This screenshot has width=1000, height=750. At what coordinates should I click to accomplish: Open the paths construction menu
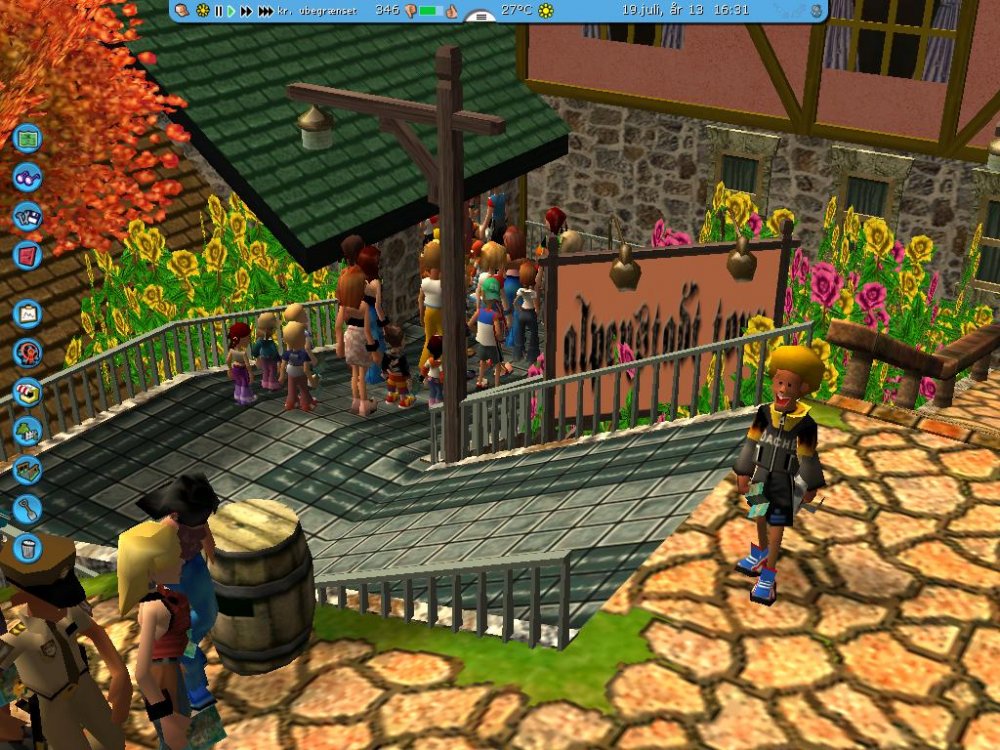pyautogui.click(x=27, y=470)
